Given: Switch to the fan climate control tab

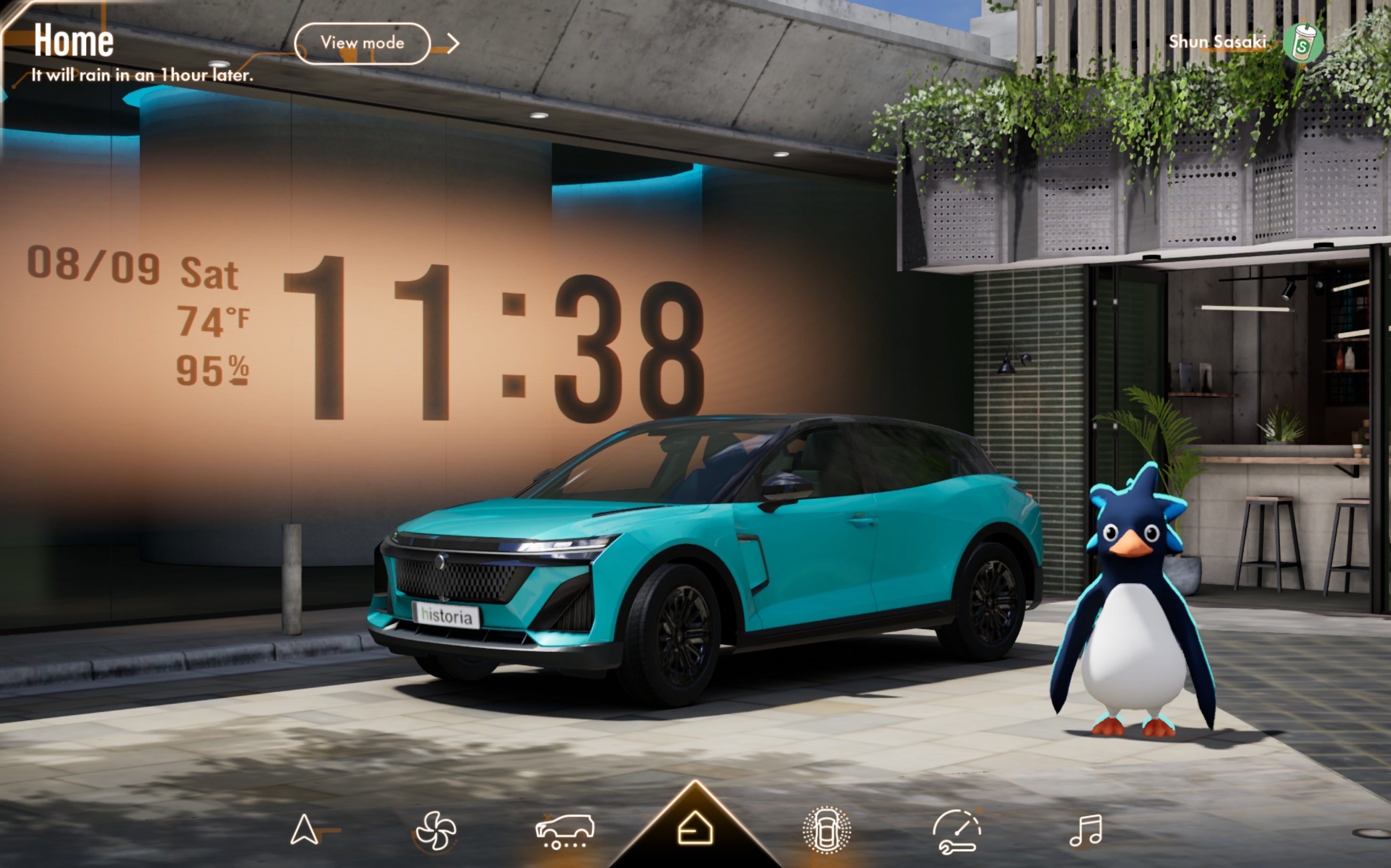Looking at the screenshot, I should tap(435, 830).
